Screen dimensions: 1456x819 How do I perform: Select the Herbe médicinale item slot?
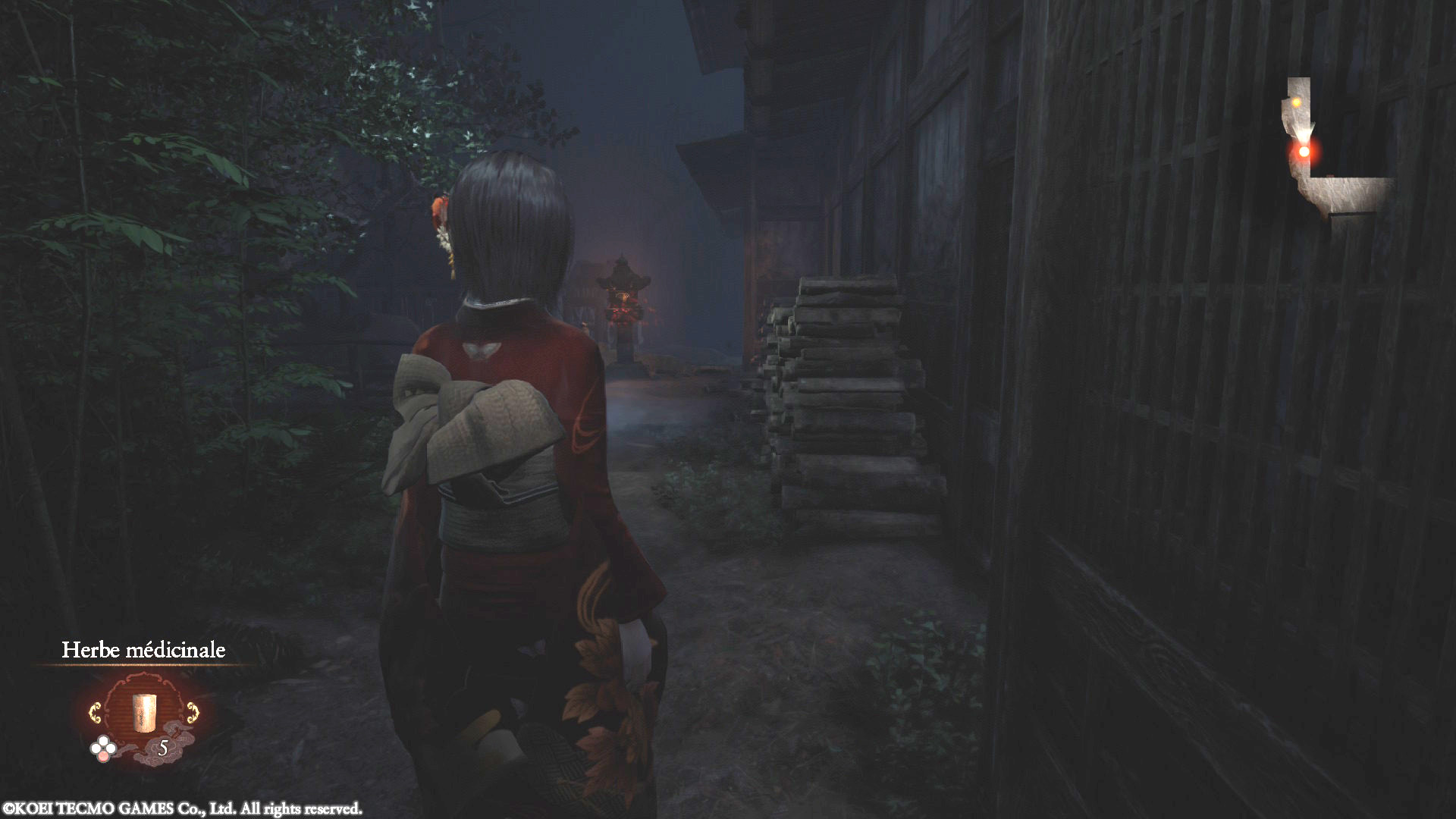[143, 712]
